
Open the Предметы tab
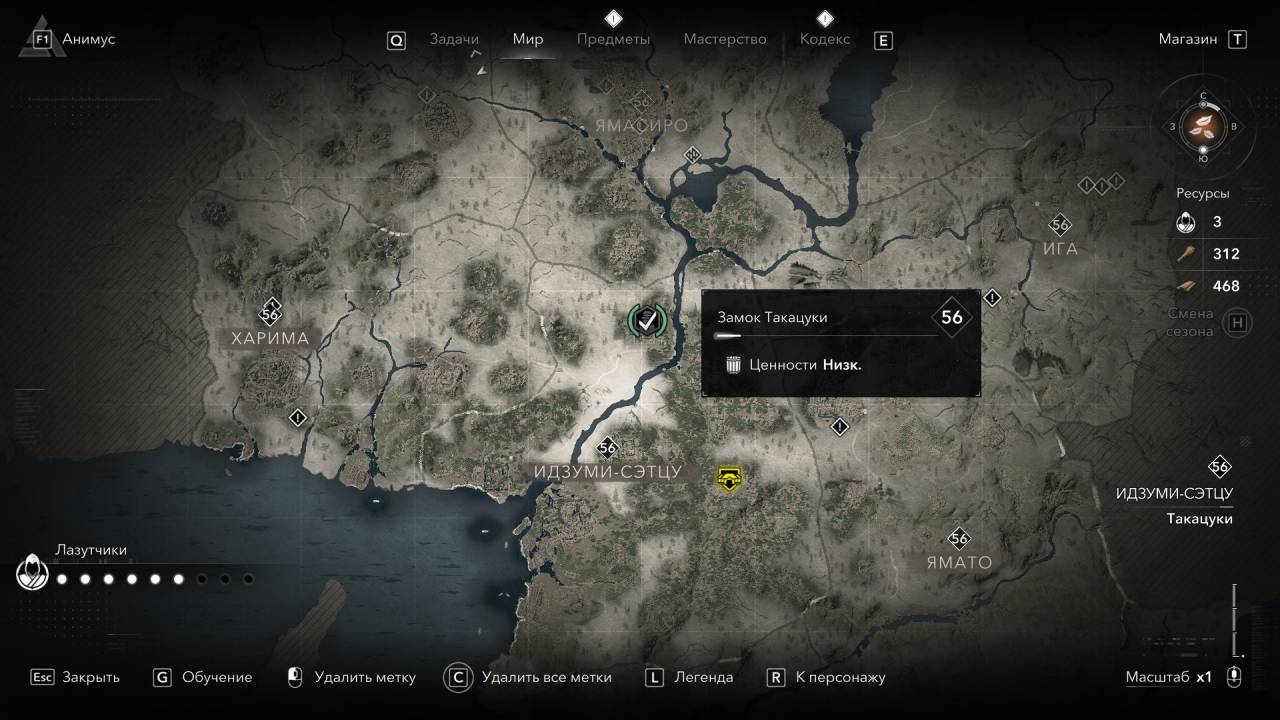pyautogui.click(x=613, y=39)
